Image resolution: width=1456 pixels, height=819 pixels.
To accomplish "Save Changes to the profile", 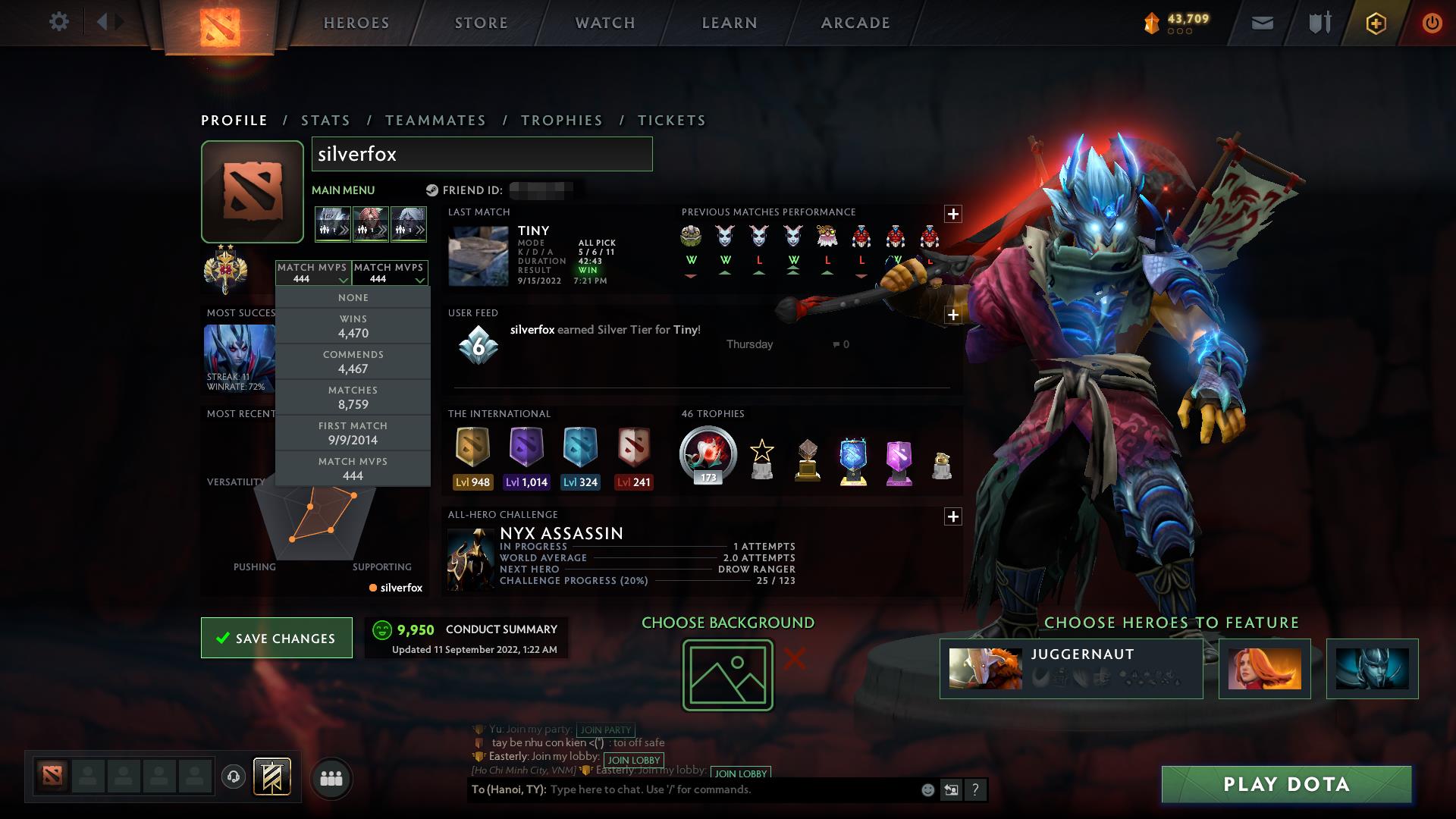I will (x=277, y=638).
